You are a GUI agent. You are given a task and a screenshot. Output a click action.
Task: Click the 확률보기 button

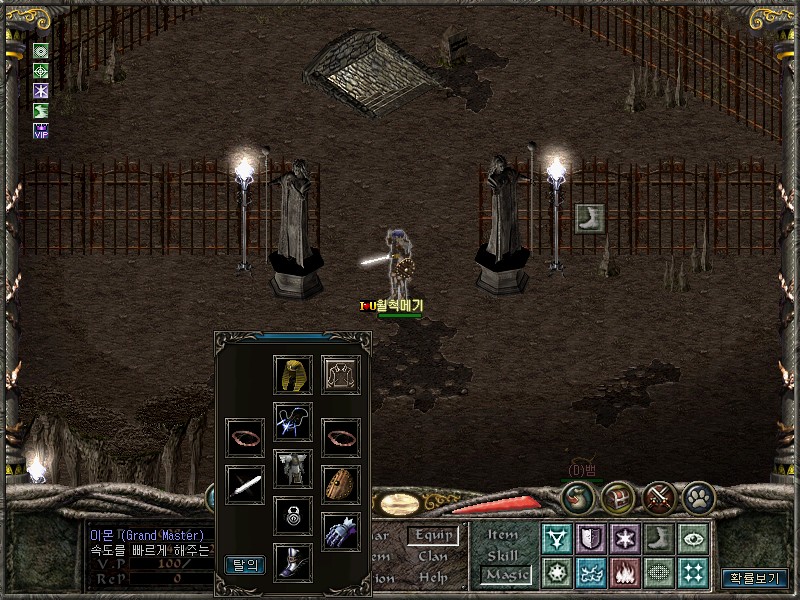pos(755,578)
